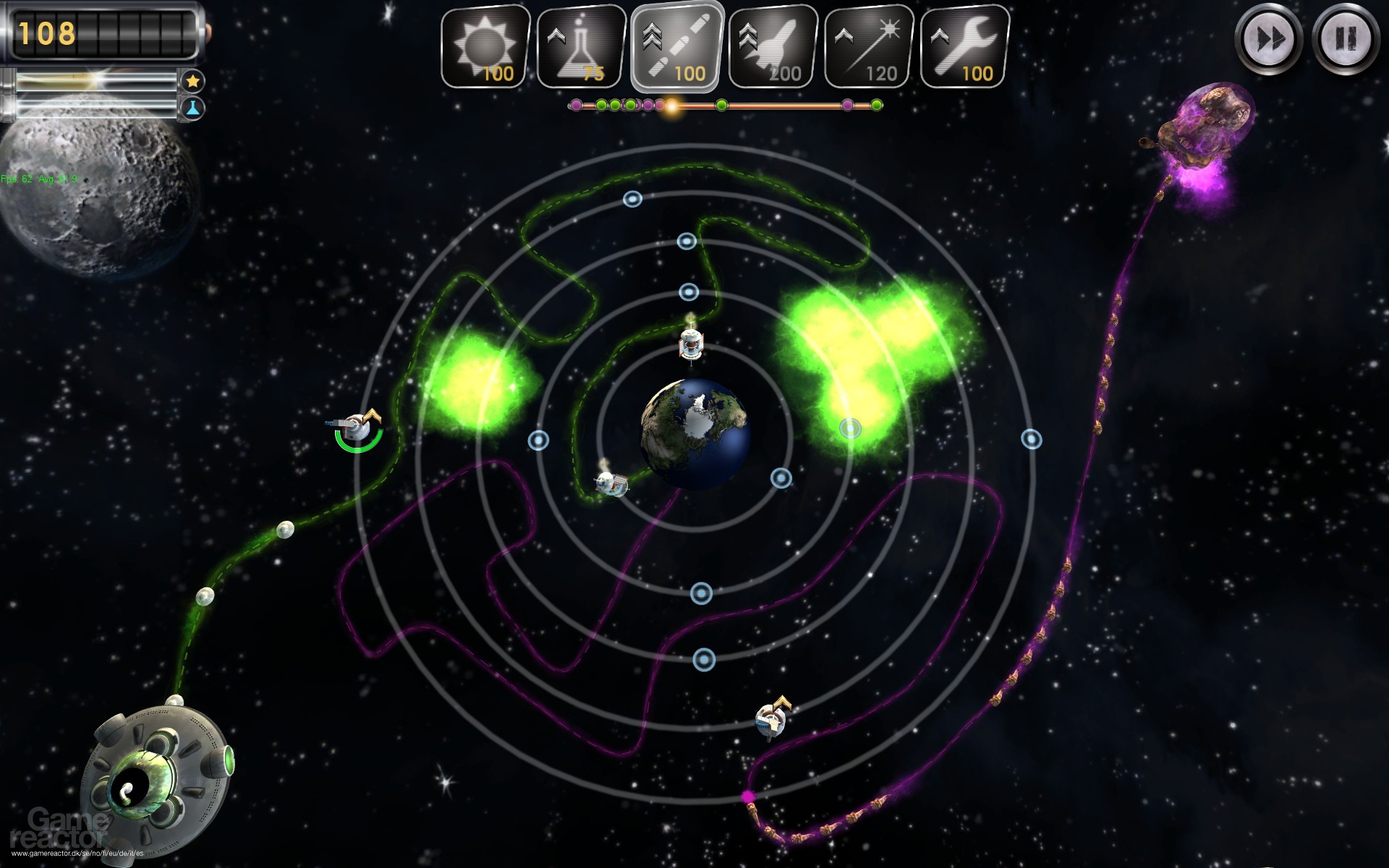Activate the fast-forward button
This screenshot has width=1389, height=868.
[x=1268, y=39]
